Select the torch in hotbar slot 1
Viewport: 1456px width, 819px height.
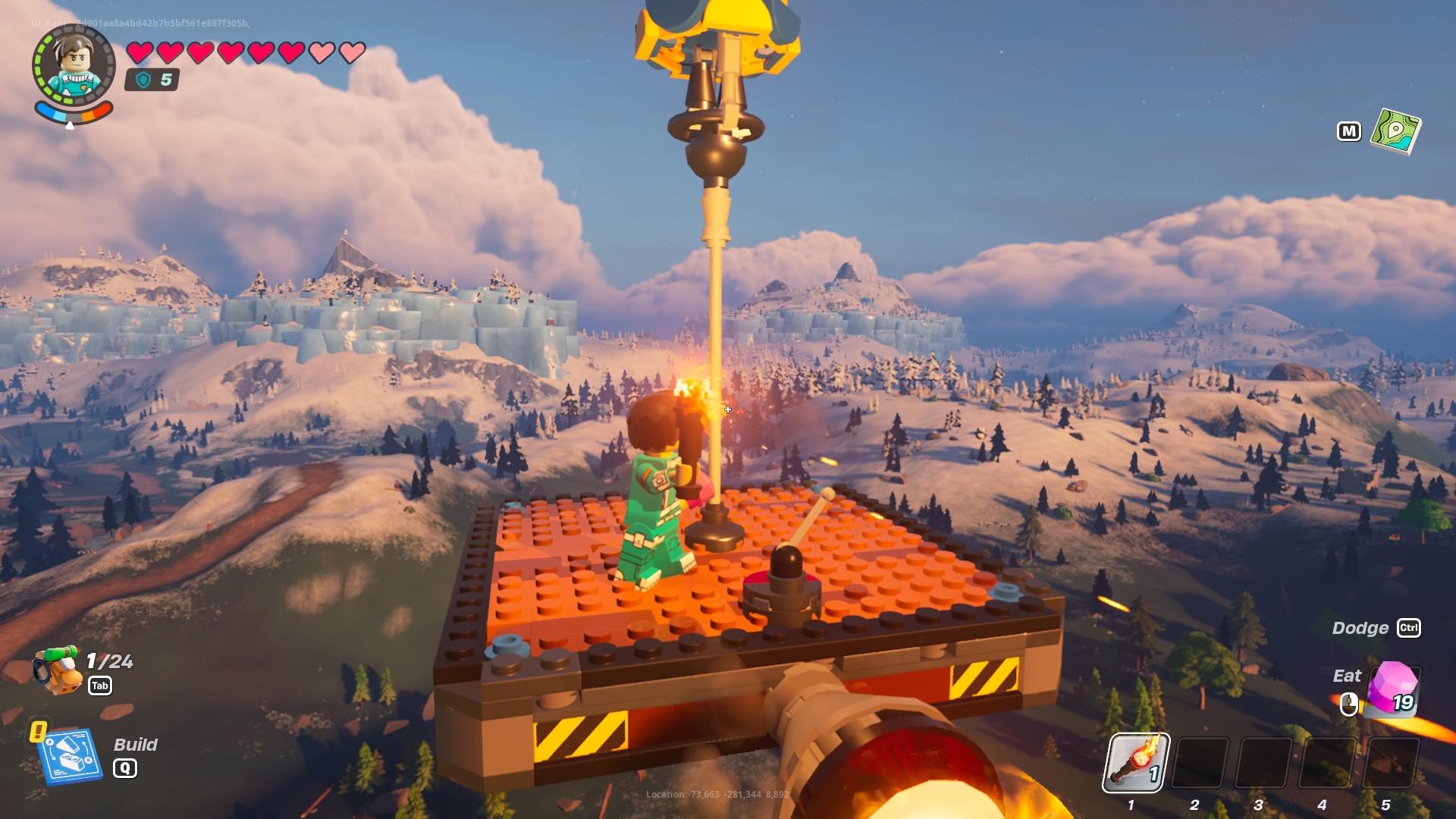pyautogui.click(x=1135, y=763)
